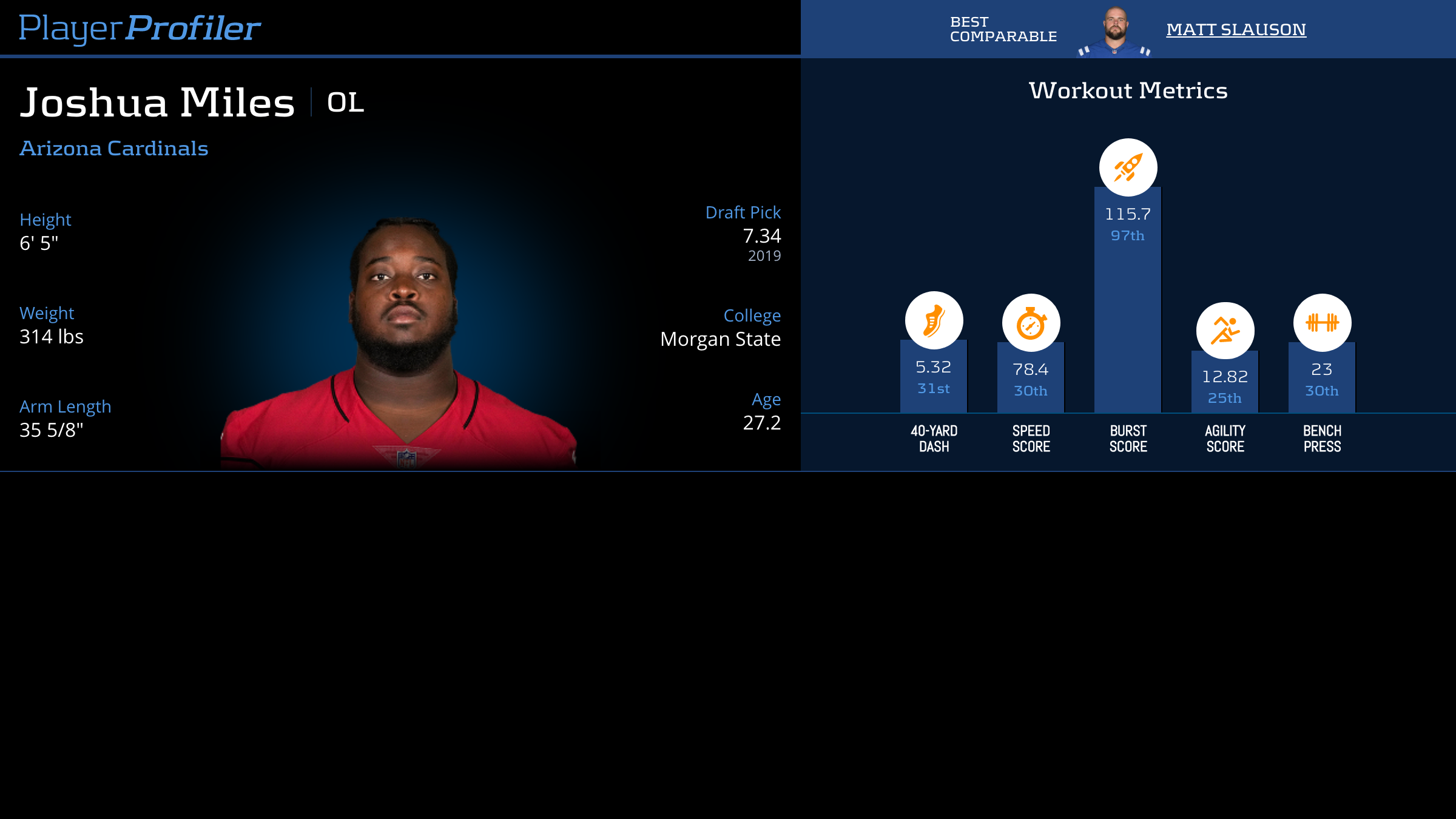The height and width of the screenshot is (819, 1456).
Task: Click Matt Slauson's headshot thumbnail
Action: tap(1115, 32)
